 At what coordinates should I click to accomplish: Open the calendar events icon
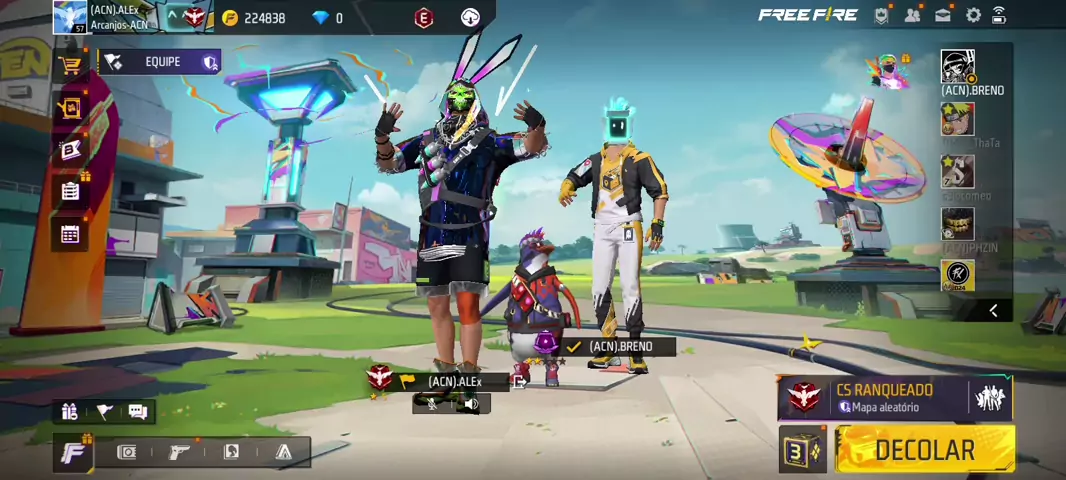pyautogui.click(x=70, y=234)
